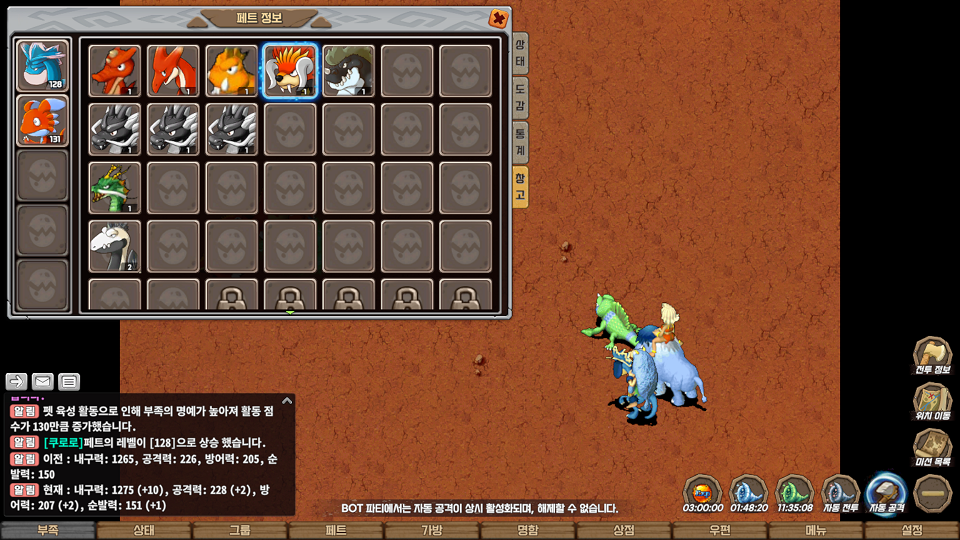This screenshot has height=540, width=960.
Task: Open the 가방 bag menu
Action: tap(432, 530)
